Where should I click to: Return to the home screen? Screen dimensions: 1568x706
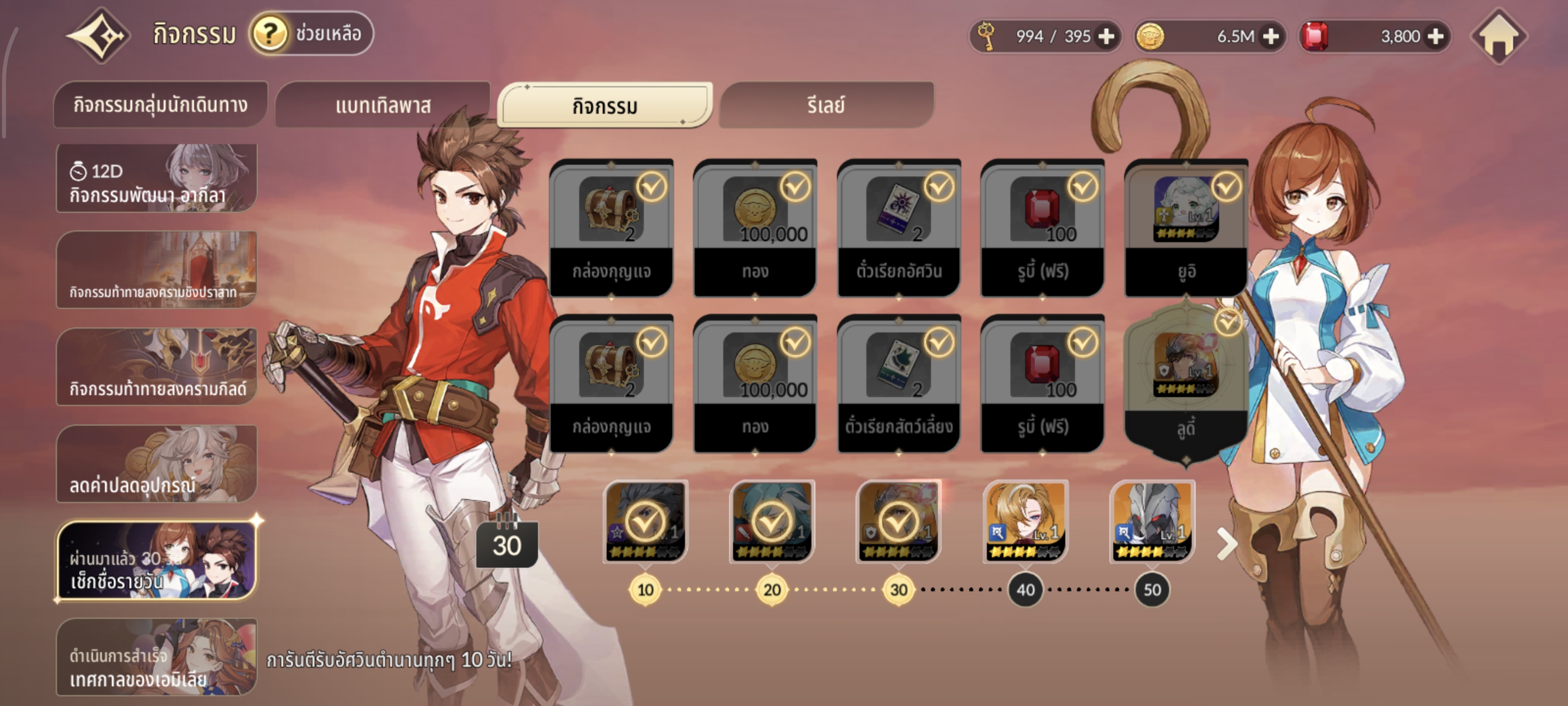[x=1498, y=37]
